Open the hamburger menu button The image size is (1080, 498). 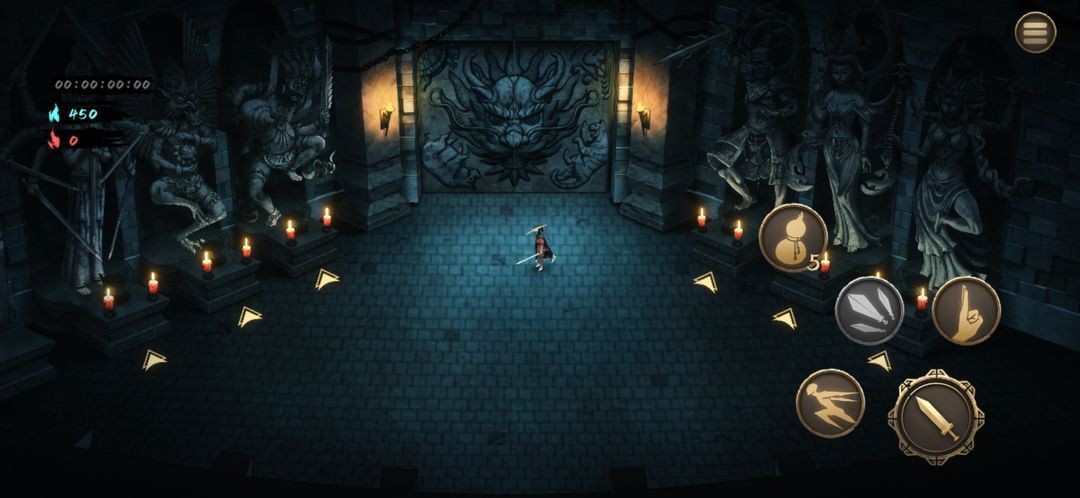[x=1035, y=32]
